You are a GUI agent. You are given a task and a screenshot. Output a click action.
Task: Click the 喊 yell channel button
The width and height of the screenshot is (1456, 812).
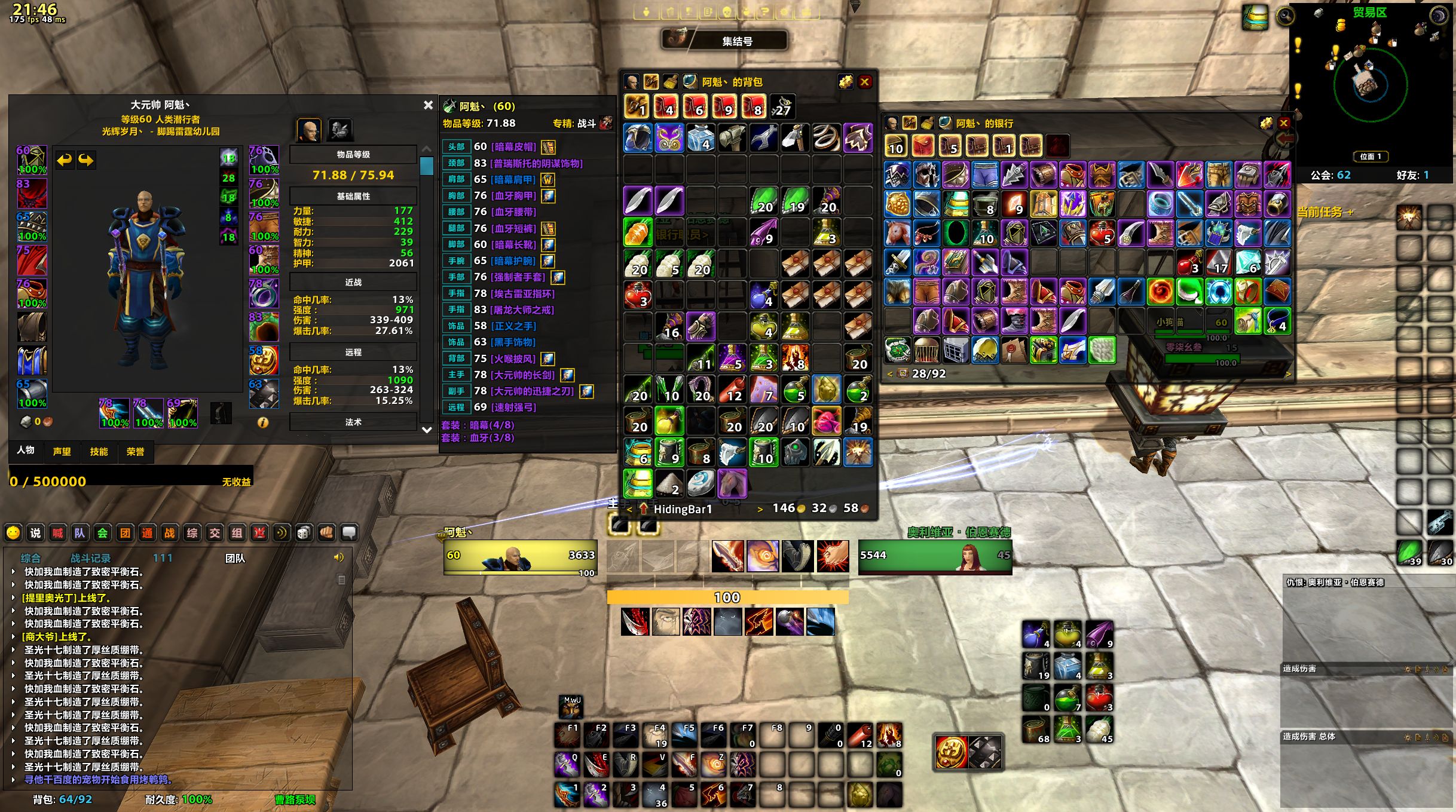coord(57,533)
